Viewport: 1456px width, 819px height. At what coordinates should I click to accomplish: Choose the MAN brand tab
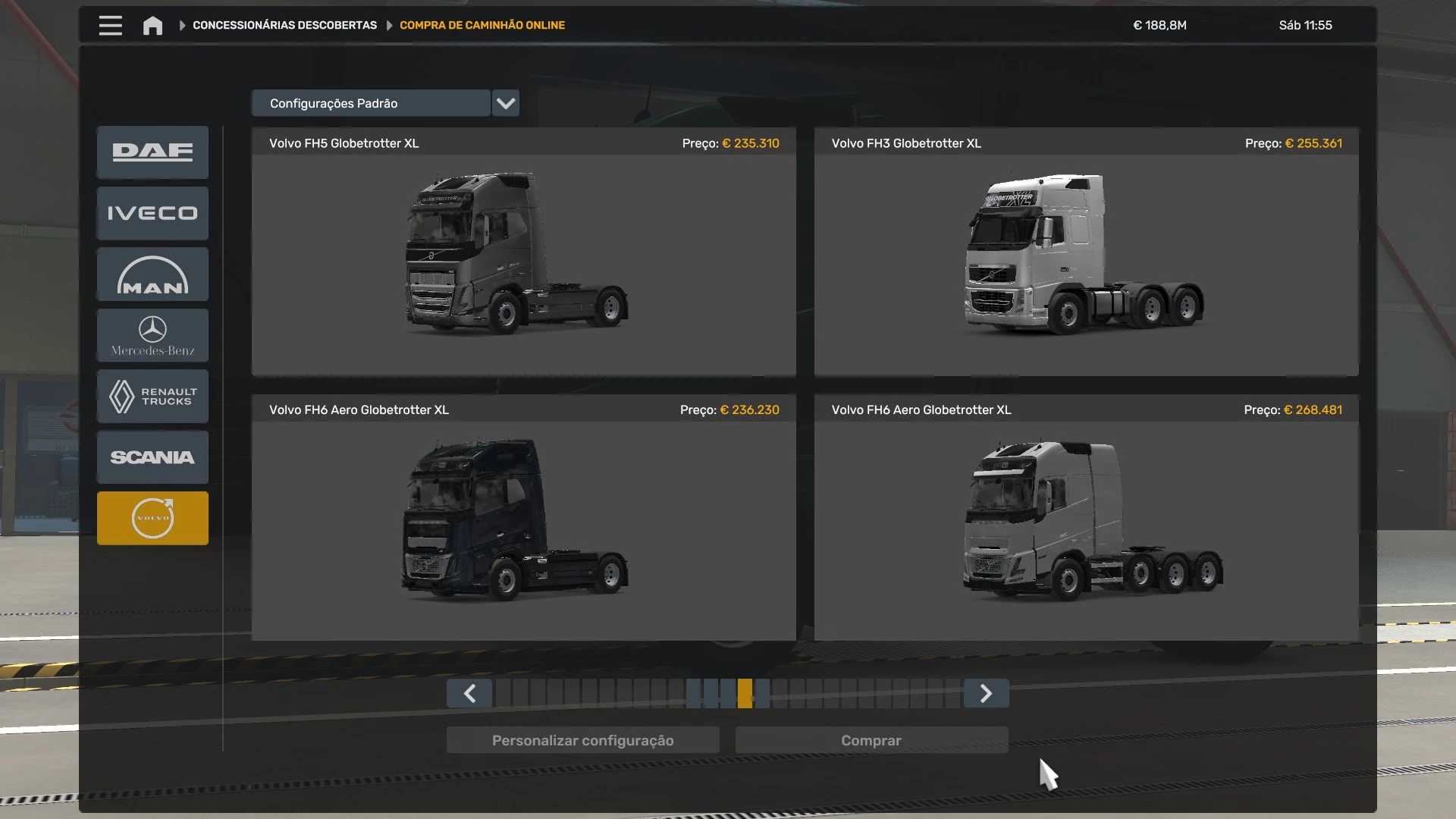coord(152,275)
